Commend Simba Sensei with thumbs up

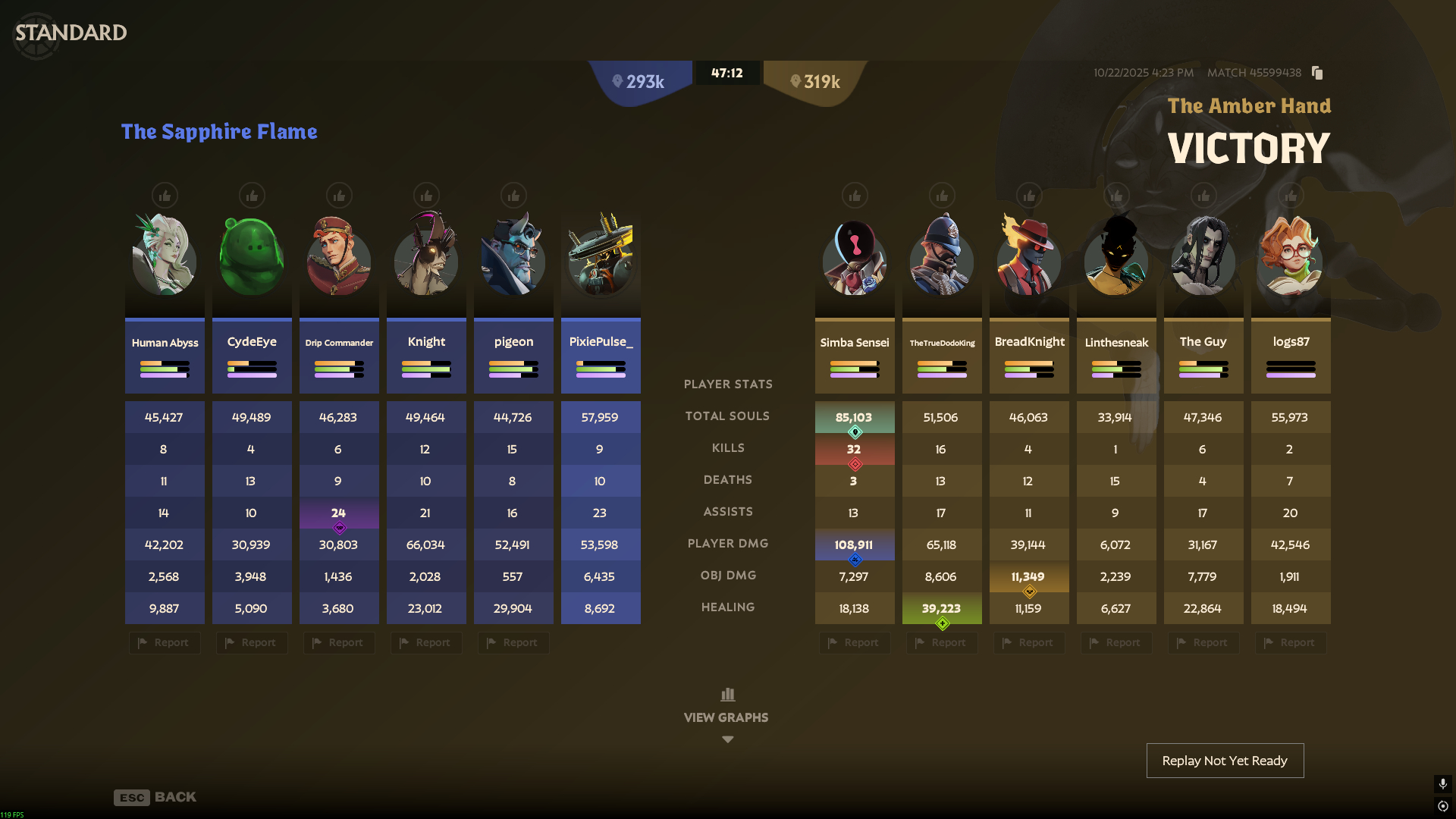click(x=855, y=196)
